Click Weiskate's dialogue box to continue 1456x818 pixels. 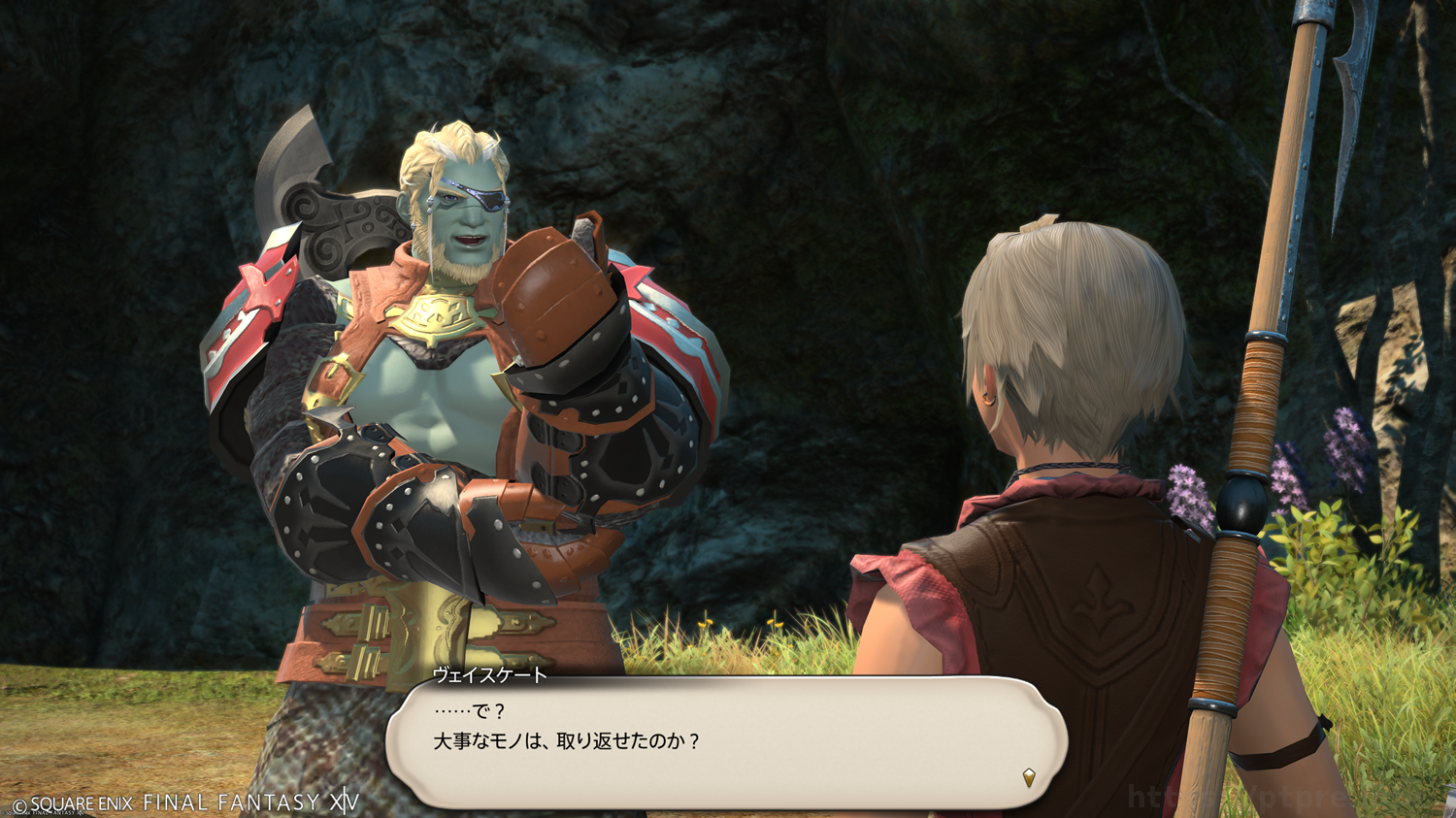726,741
